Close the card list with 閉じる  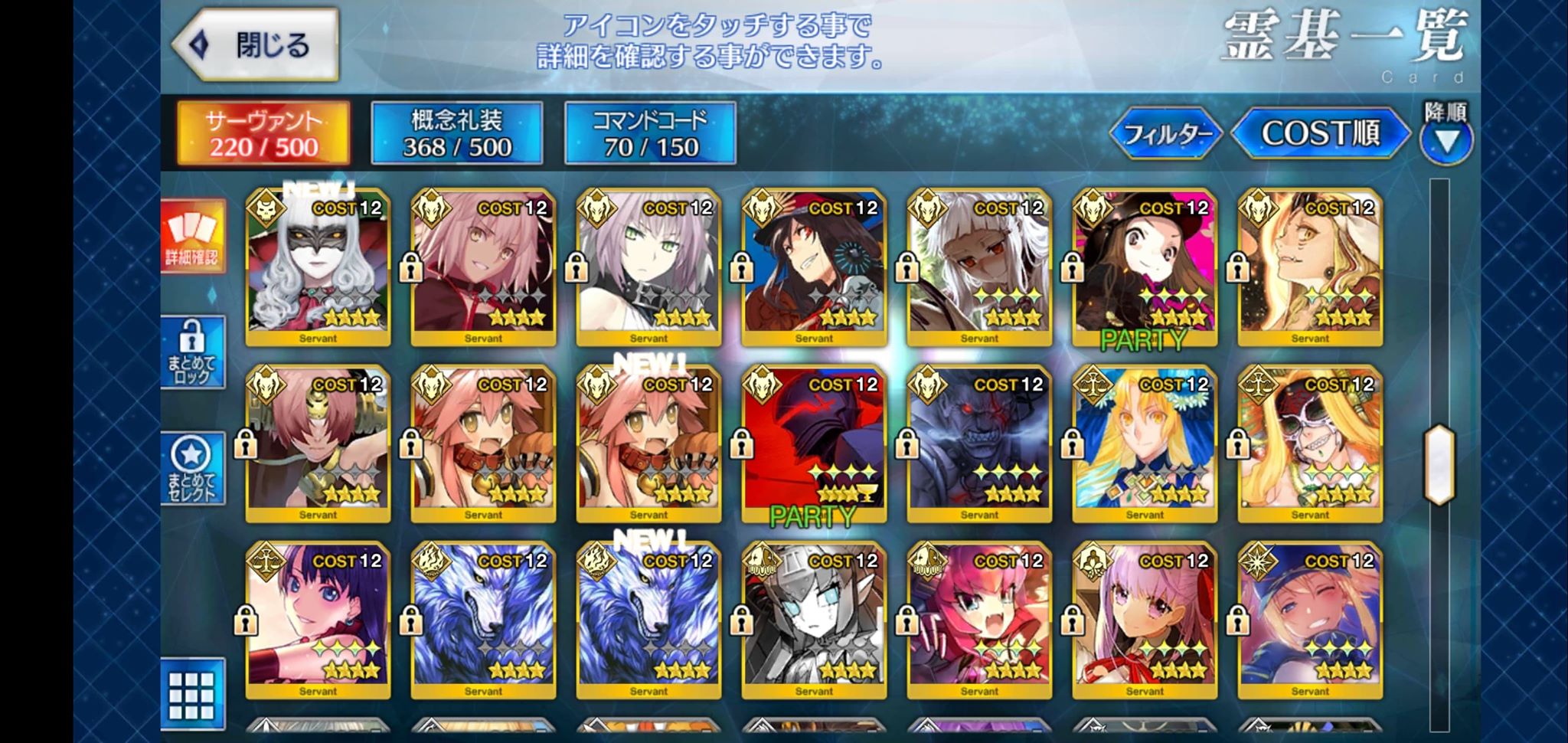[x=256, y=44]
